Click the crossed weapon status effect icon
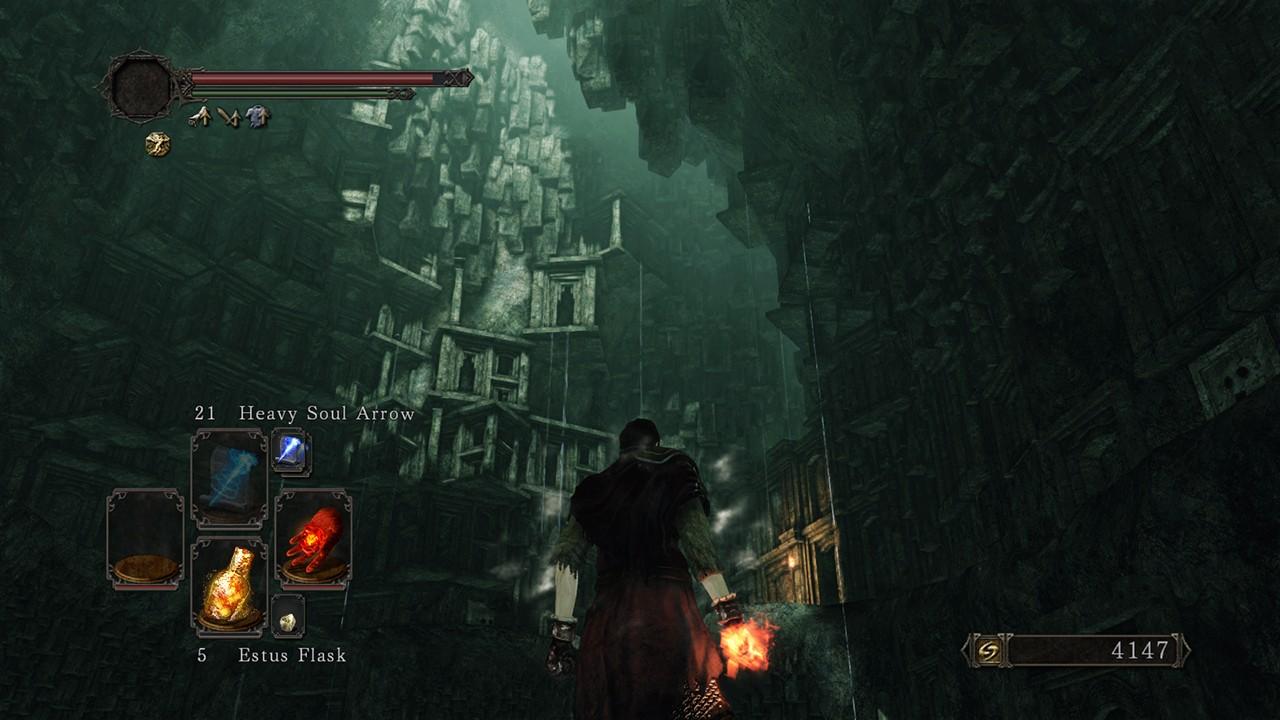 (x=229, y=117)
